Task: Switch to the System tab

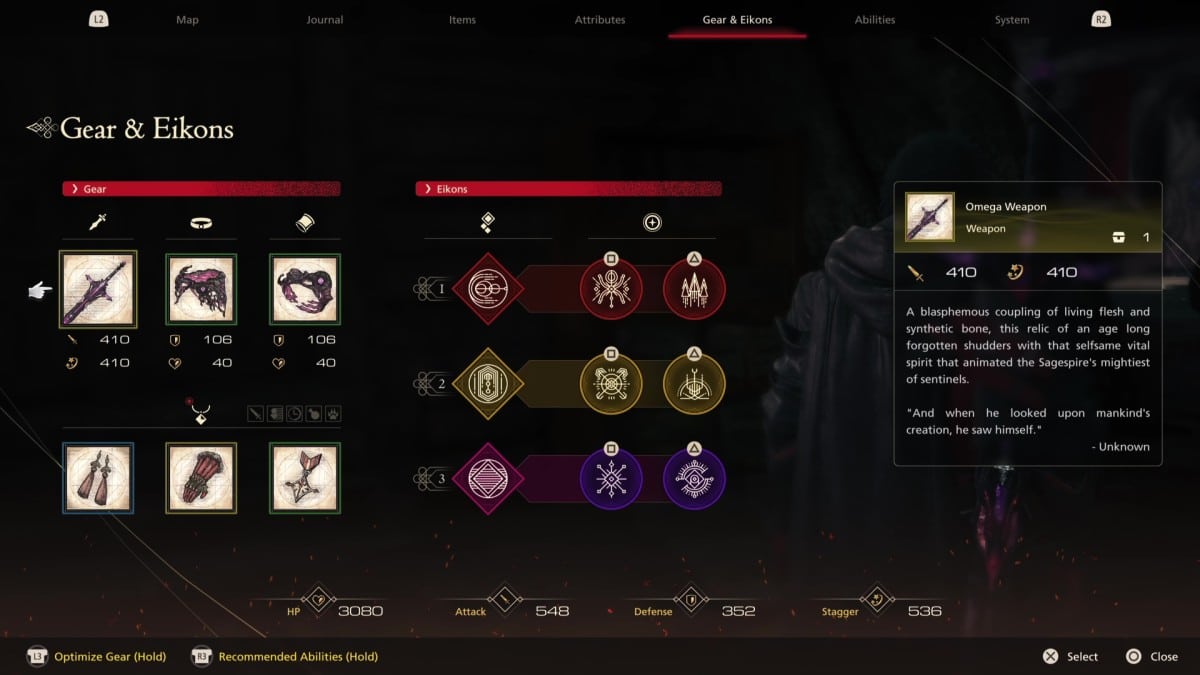Action: tap(1012, 20)
